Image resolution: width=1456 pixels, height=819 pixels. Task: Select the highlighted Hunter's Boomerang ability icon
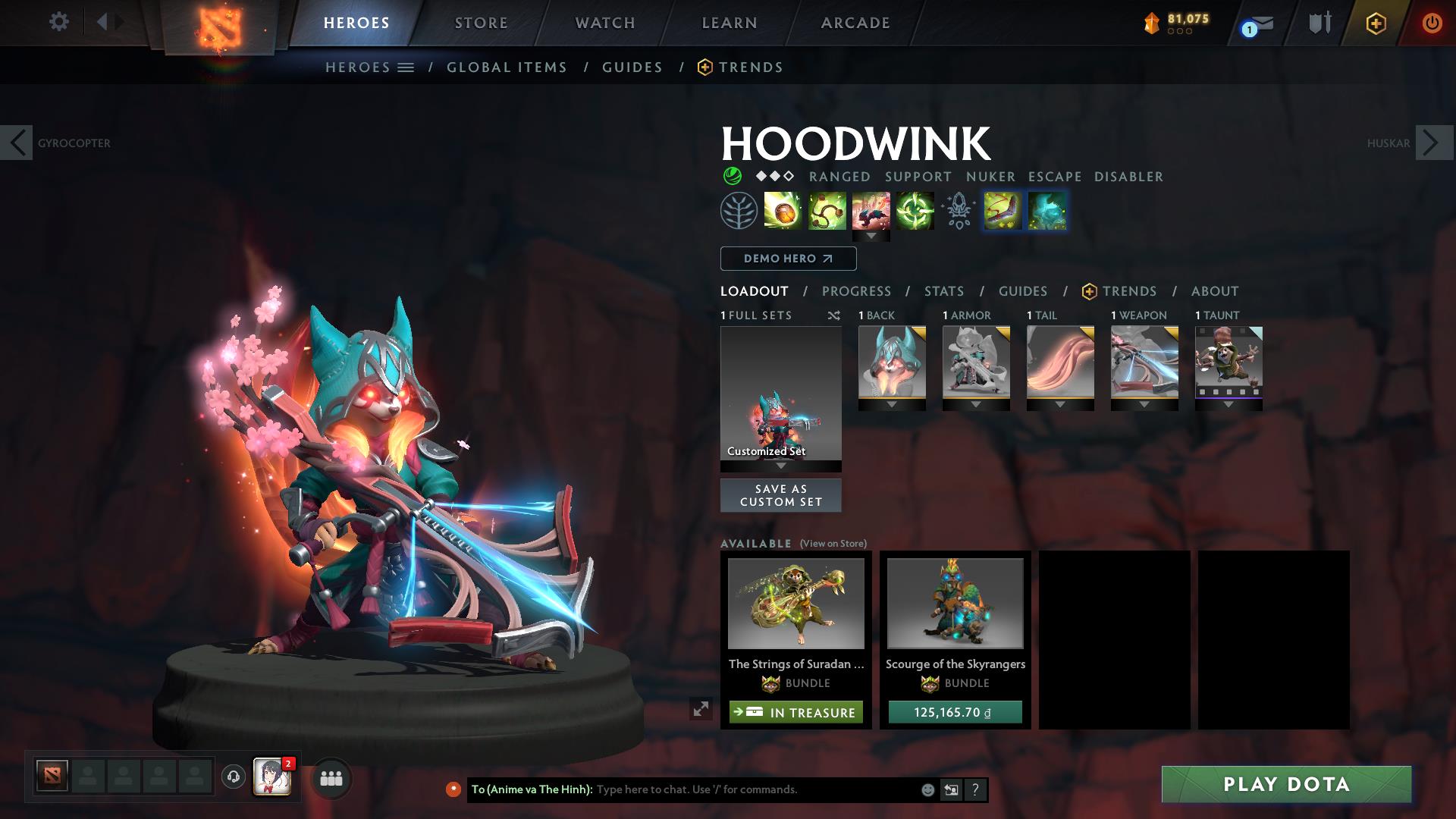pyautogui.click(x=1003, y=212)
